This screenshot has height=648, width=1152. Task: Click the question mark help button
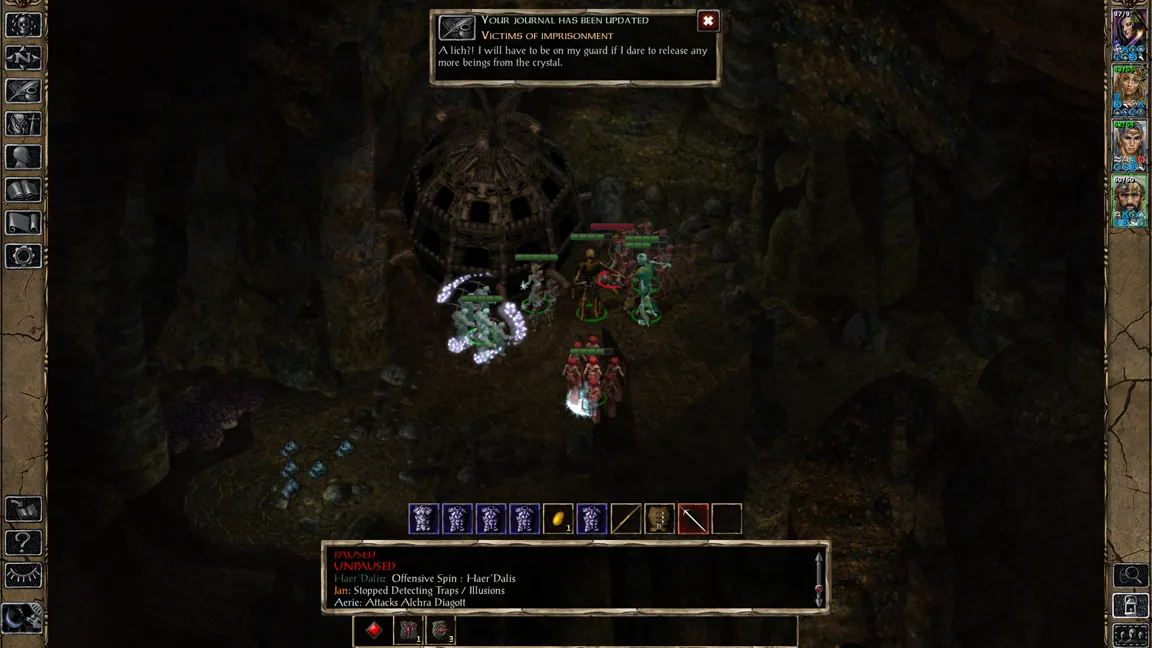pyautogui.click(x=23, y=543)
